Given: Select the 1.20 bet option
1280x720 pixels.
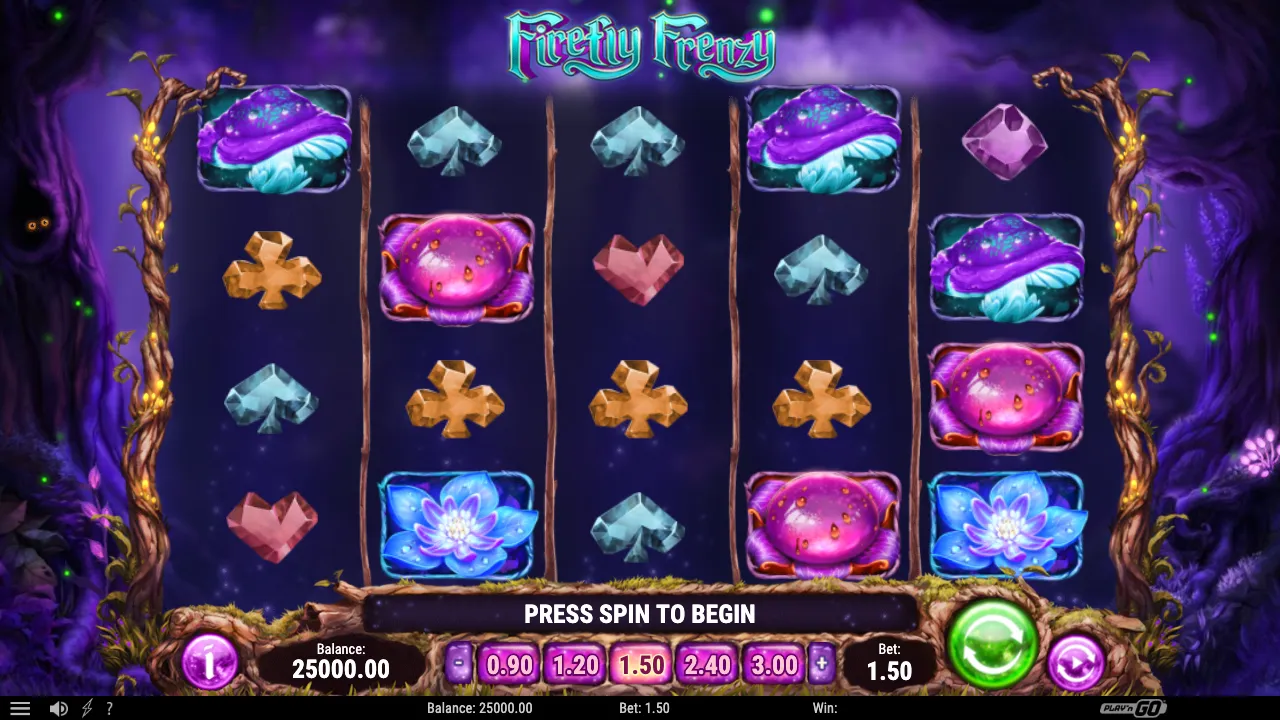Looking at the screenshot, I should 574,663.
